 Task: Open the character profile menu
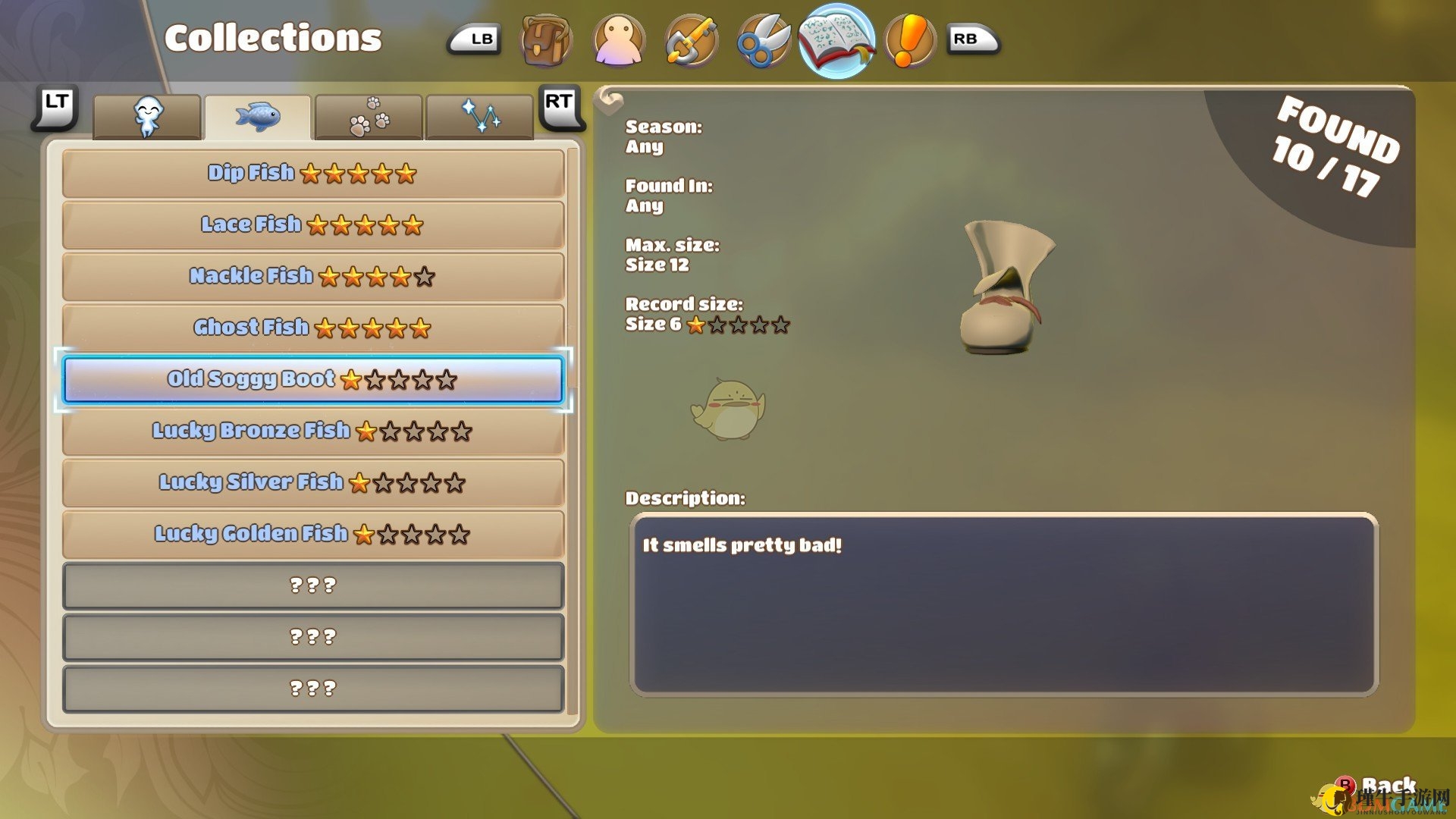(x=619, y=41)
